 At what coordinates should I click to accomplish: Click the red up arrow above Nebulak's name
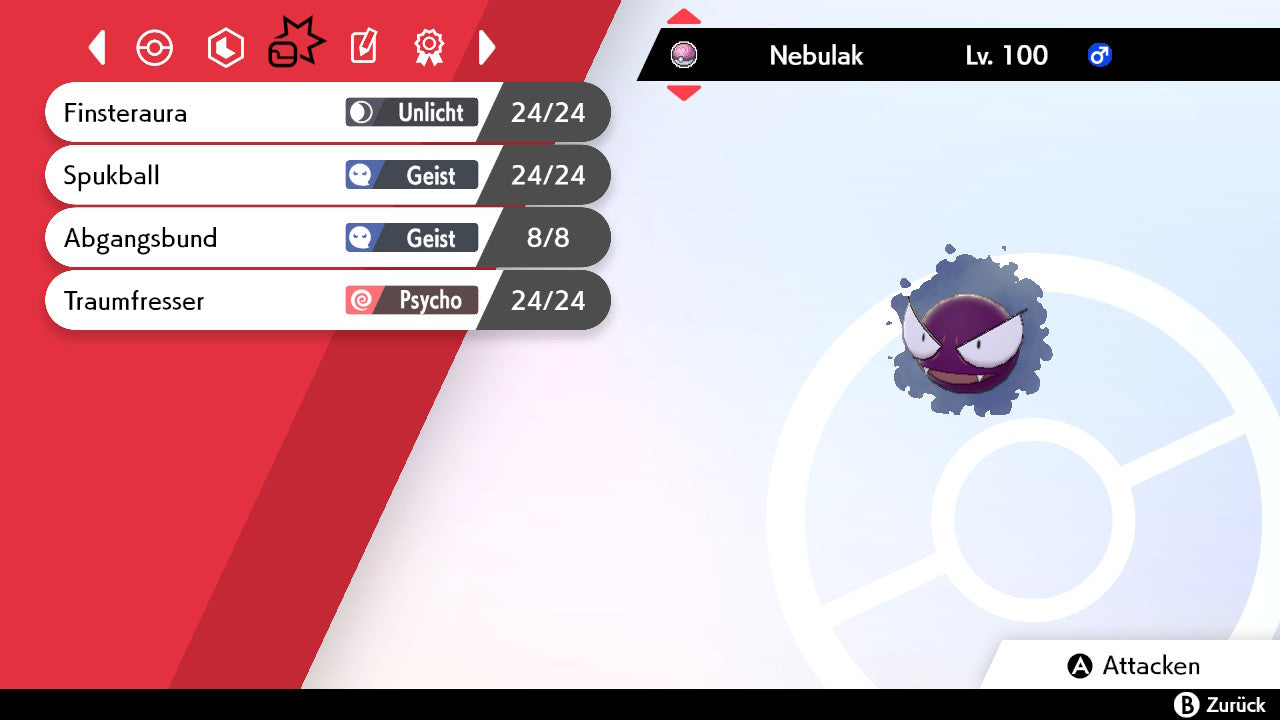(x=684, y=16)
